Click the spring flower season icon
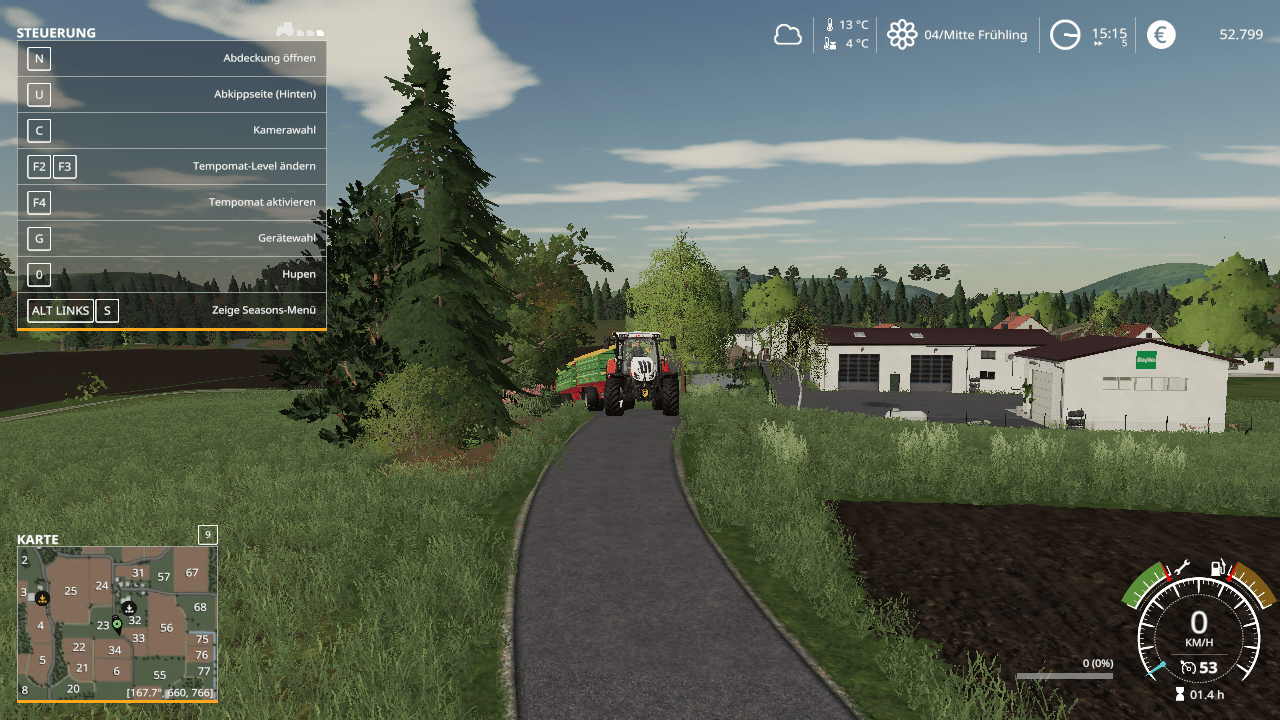 click(902, 35)
